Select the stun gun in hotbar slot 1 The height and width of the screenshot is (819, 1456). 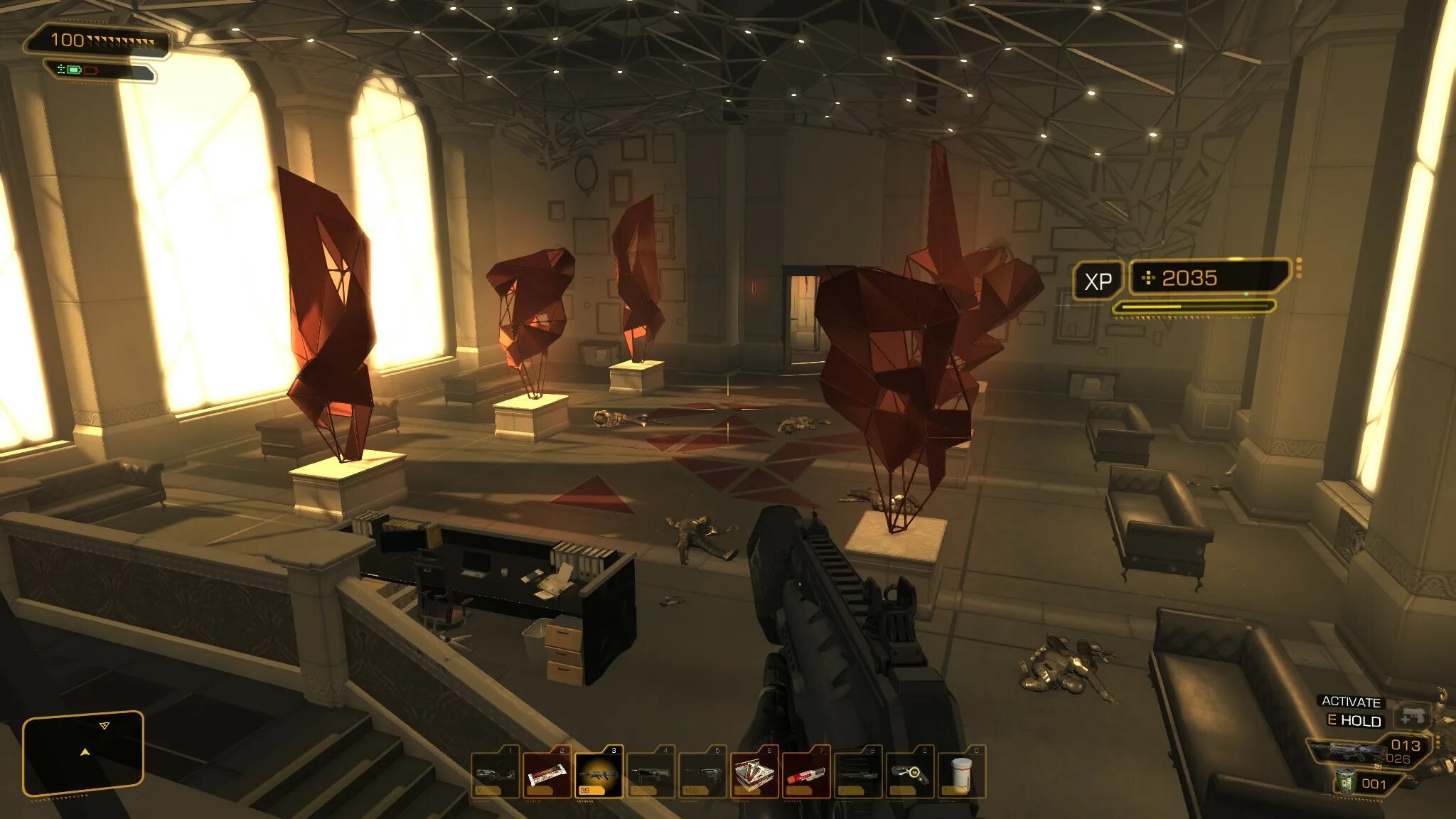pyautogui.click(x=495, y=773)
